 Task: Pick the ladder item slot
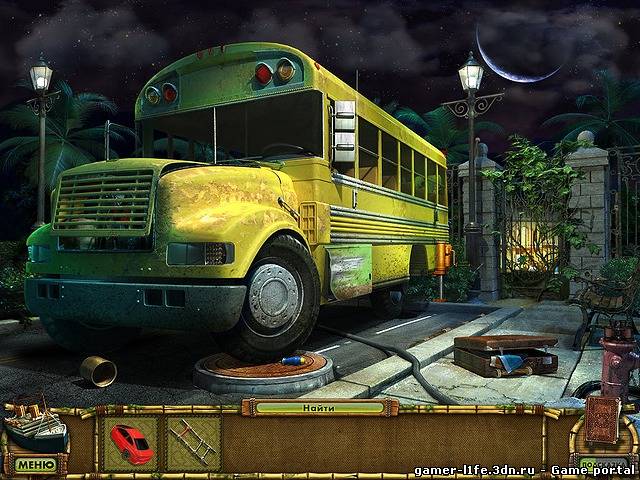193,442
